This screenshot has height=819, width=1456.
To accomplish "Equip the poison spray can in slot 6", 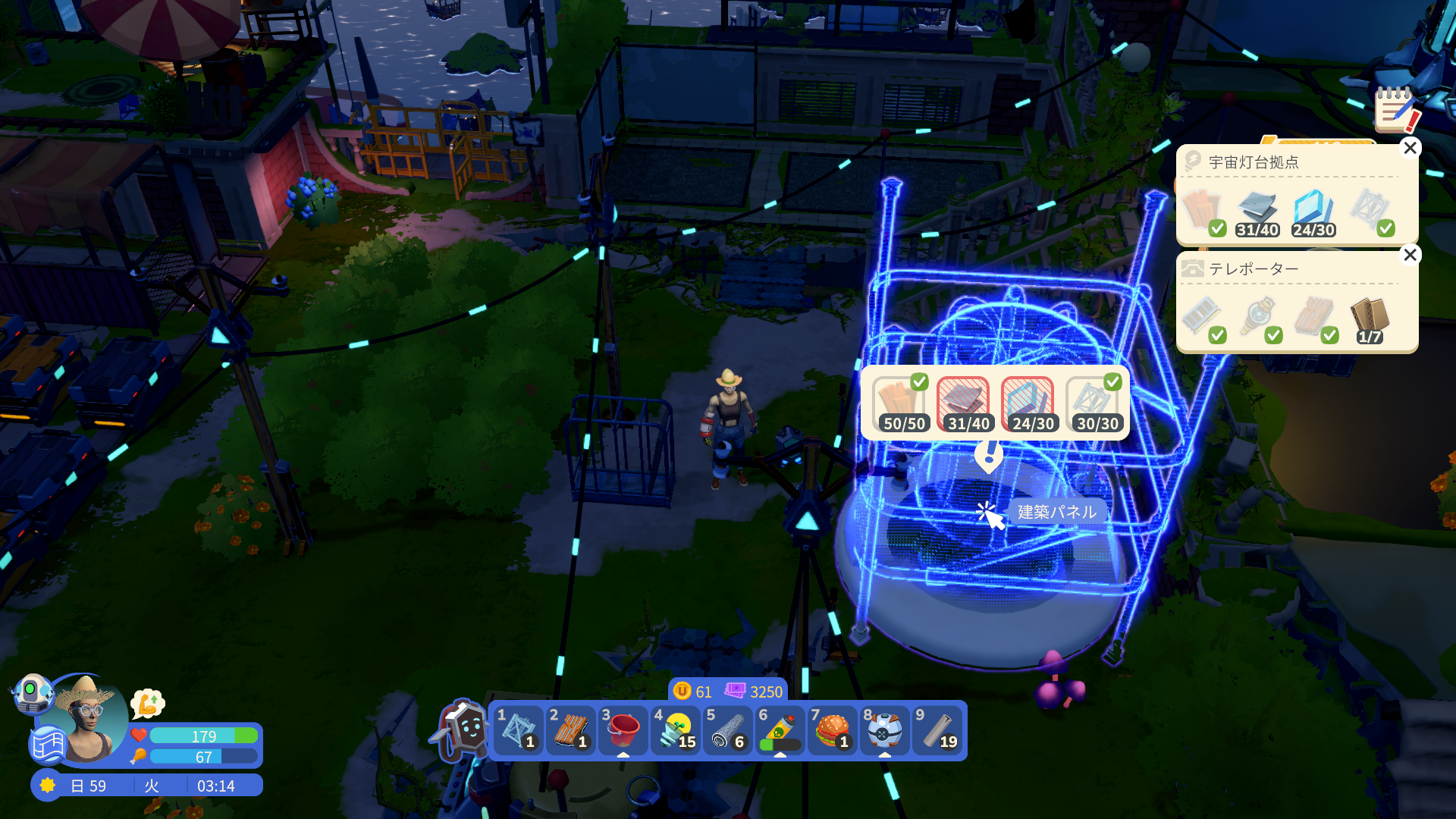I will click(x=780, y=730).
